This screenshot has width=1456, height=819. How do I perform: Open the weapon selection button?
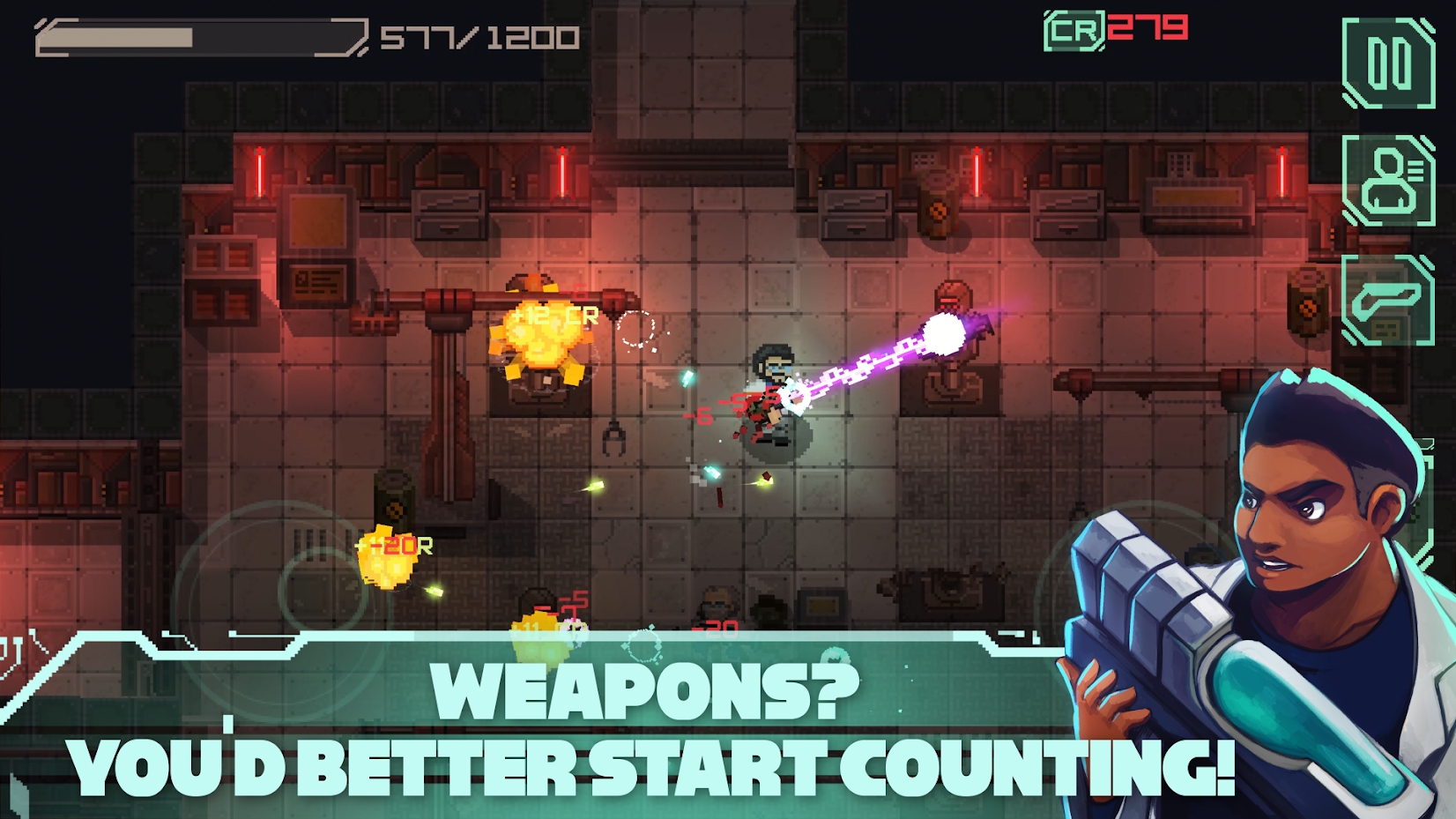click(1388, 300)
